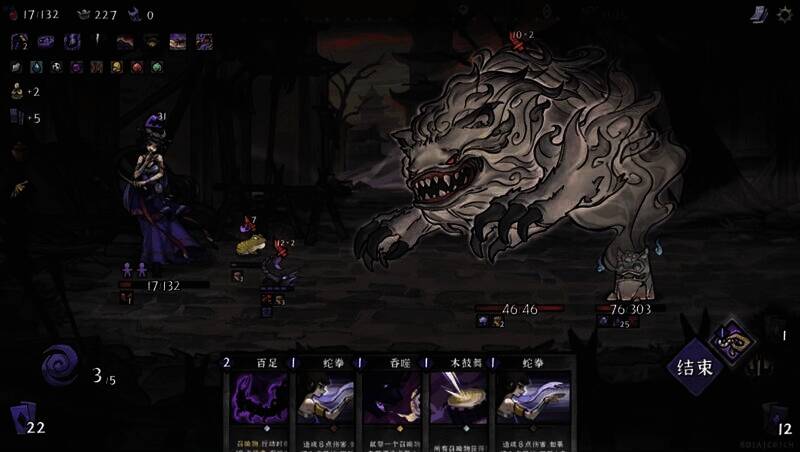Open the settings gear

tap(783, 14)
